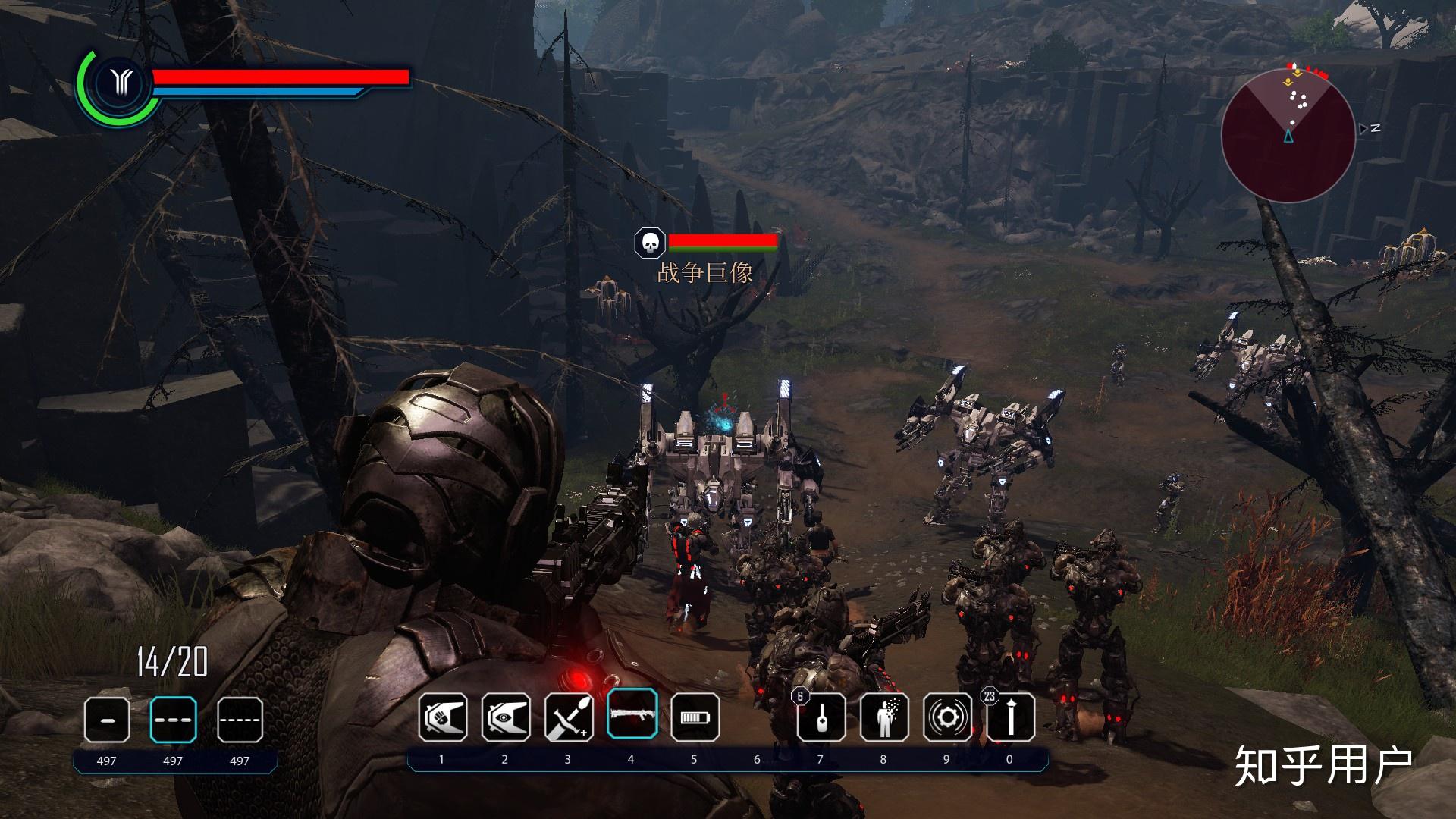Choose the three-round burst fire mode
The height and width of the screenshot is (819, 1456).
click(173, 719)
